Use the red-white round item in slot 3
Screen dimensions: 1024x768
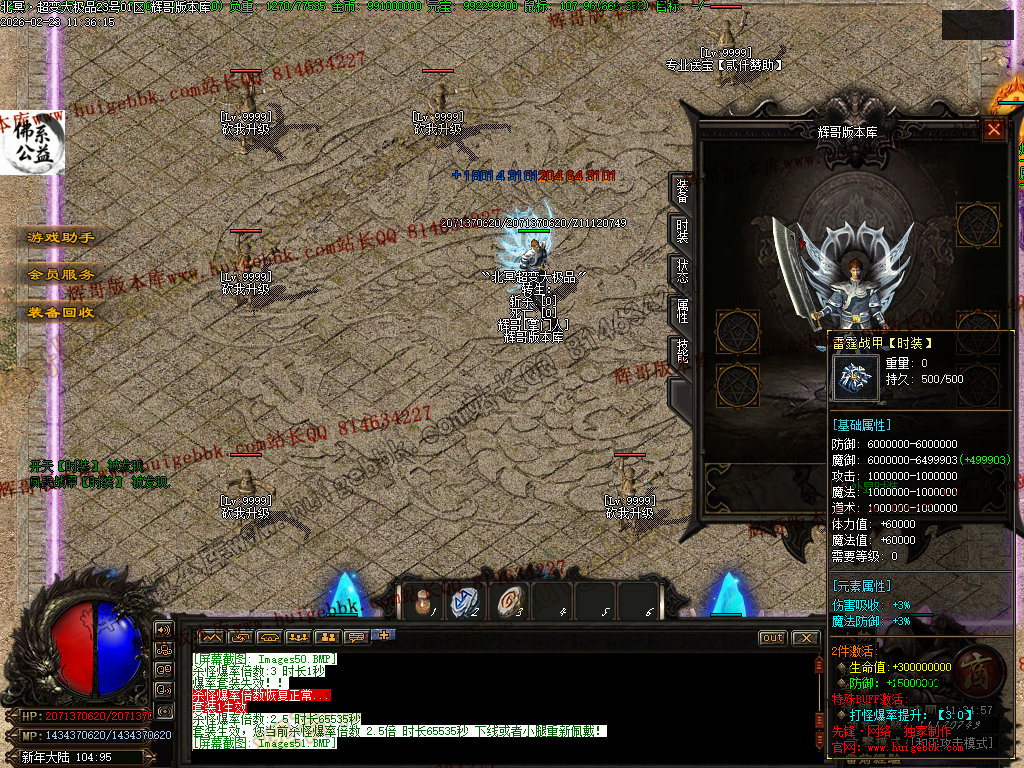(508, 603)
